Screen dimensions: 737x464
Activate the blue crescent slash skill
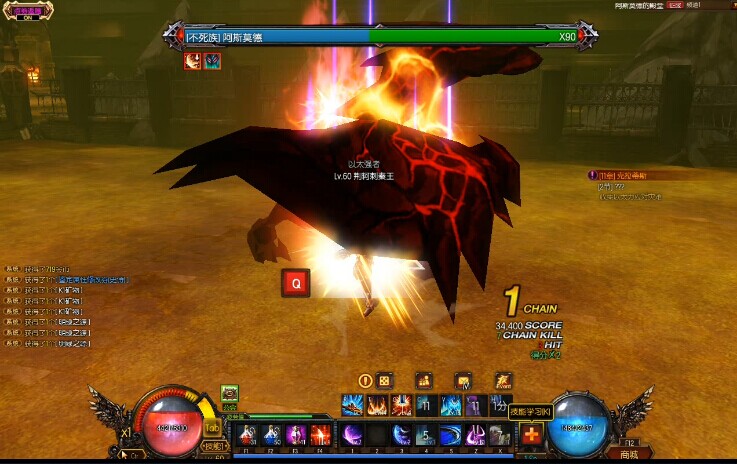point(400,435)
